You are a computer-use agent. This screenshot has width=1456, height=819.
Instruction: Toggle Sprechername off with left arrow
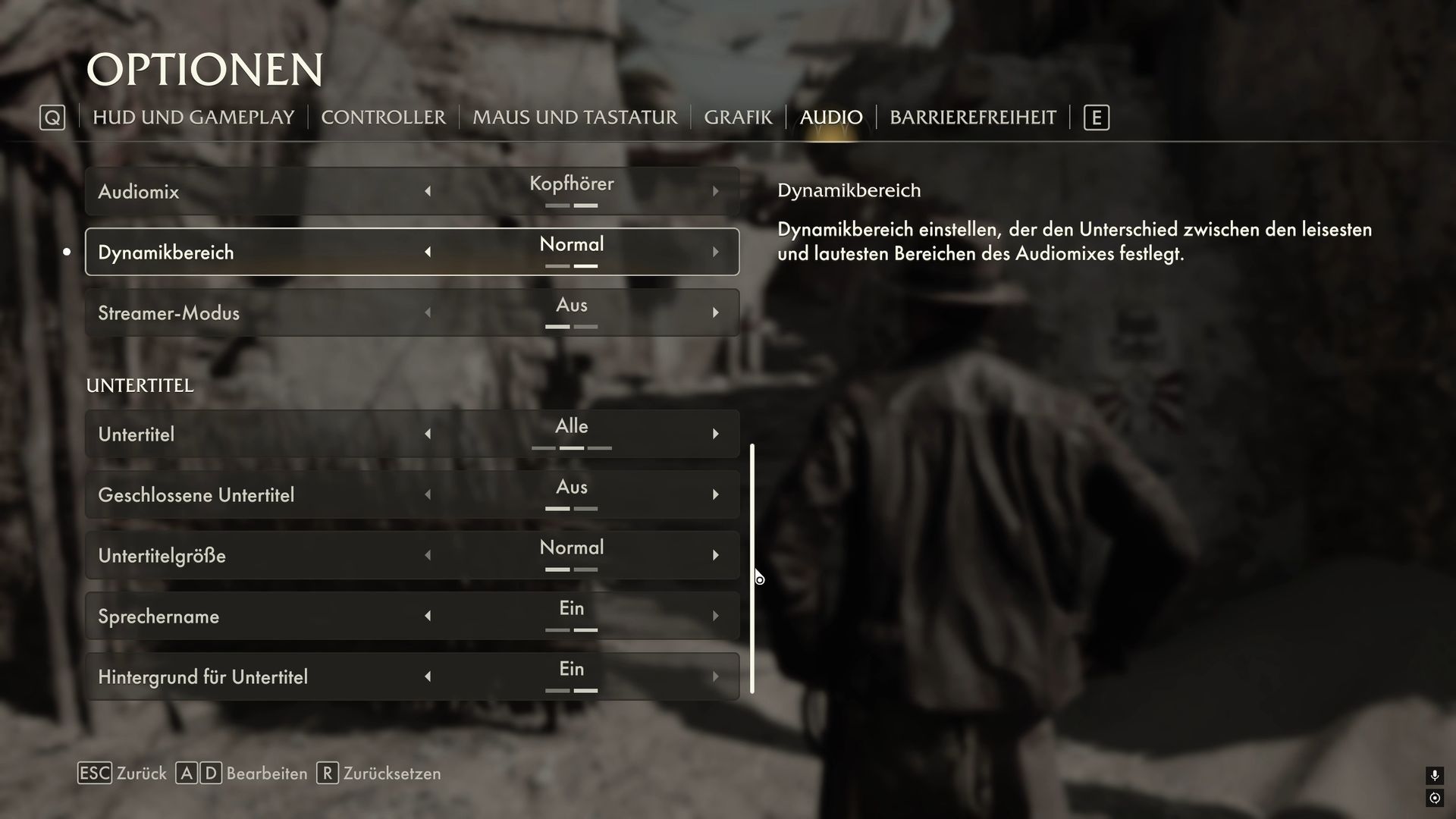(428, 616)
